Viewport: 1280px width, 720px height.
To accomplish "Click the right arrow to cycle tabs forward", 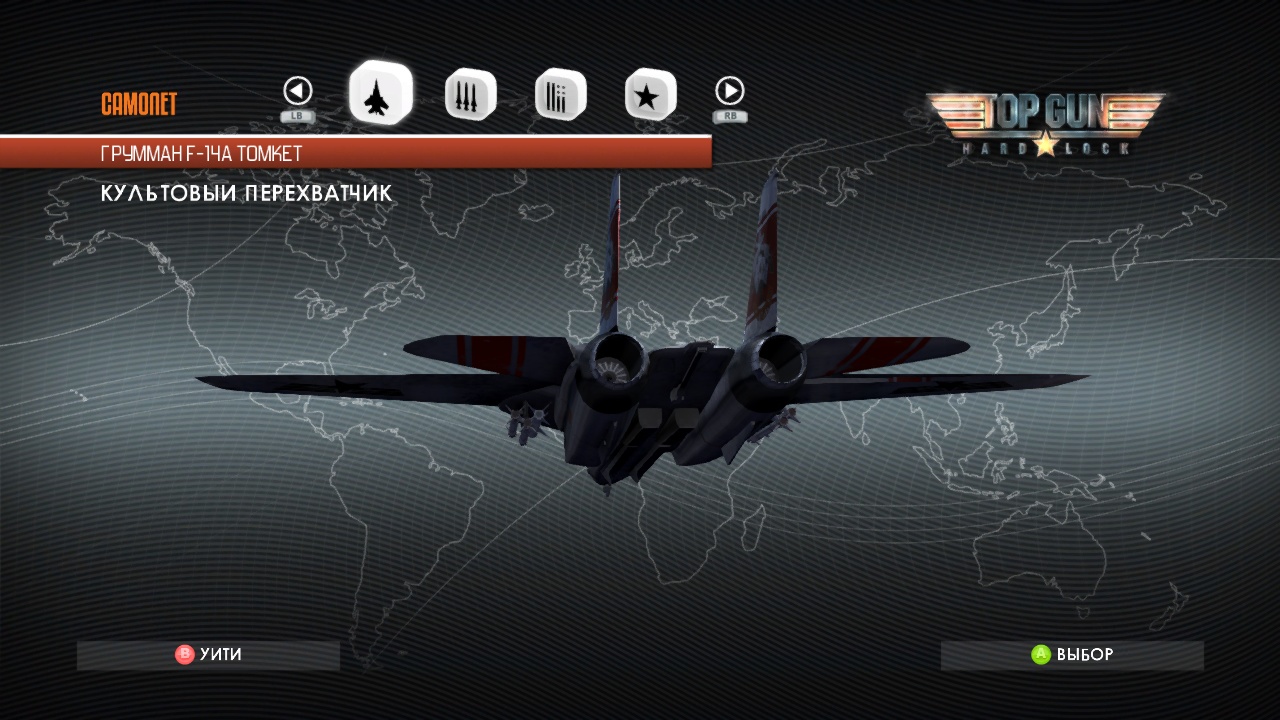I will (730, 92).
